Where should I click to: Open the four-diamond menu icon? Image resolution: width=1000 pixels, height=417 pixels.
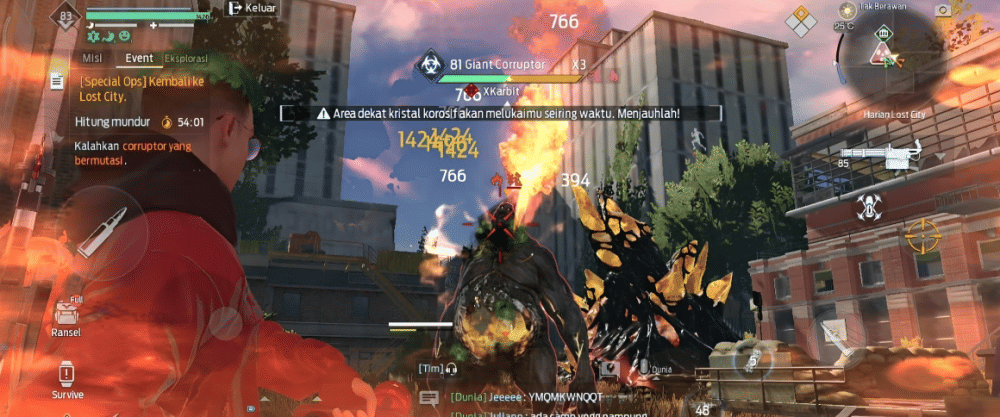(800, 18)
